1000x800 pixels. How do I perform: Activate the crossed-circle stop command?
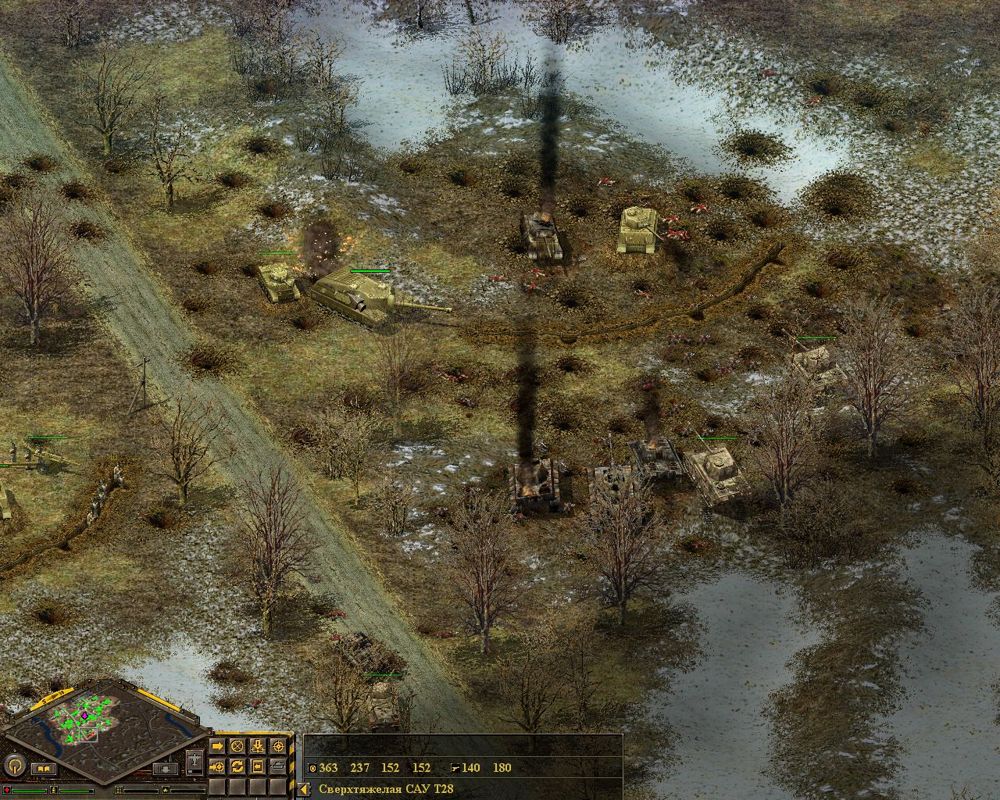point(237,746)
